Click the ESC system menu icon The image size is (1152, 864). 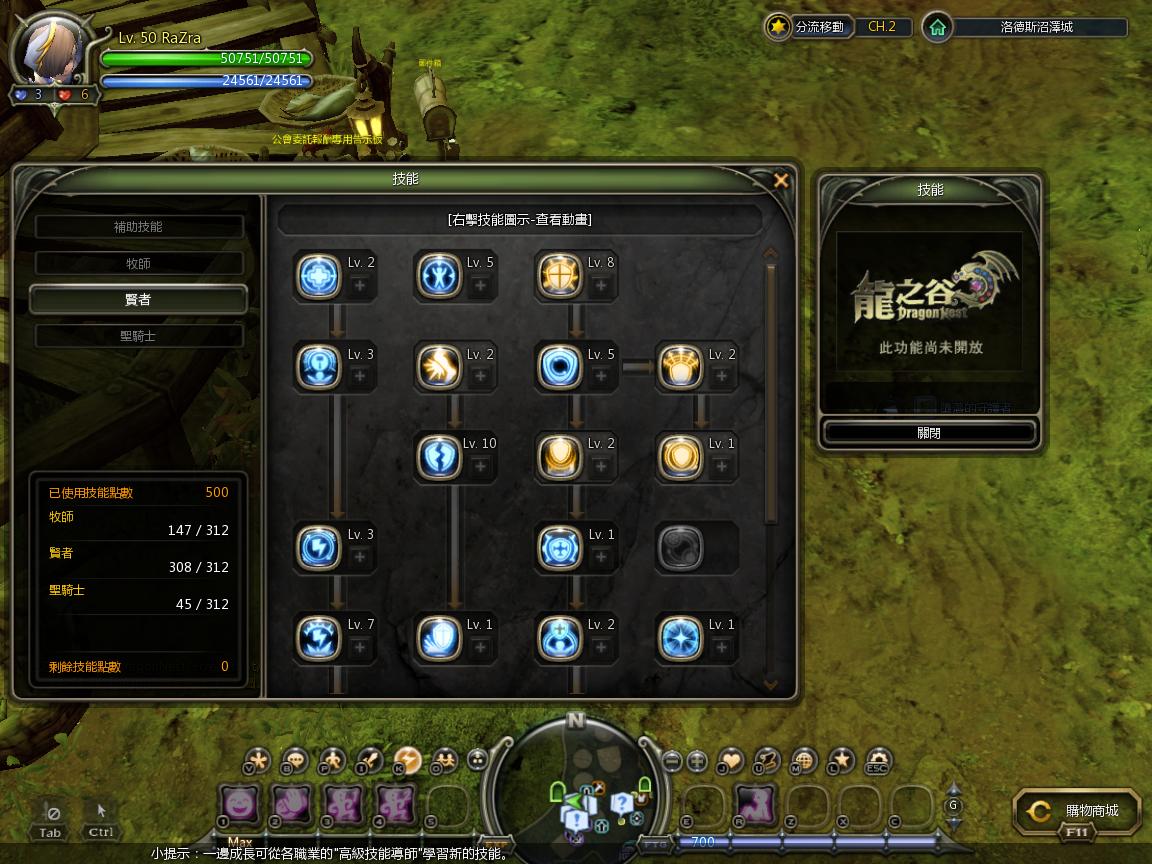click(x=877, y=761)
